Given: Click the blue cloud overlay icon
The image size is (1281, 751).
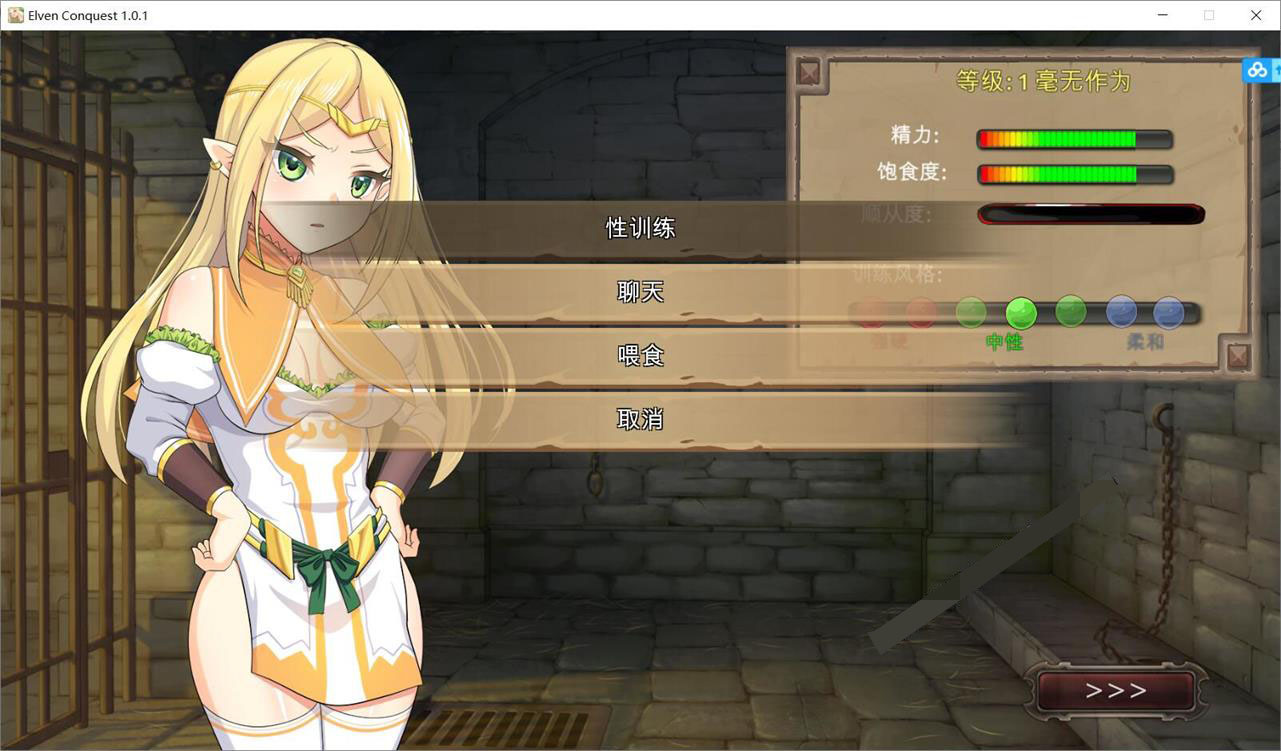Looking at the screenshot, I should click(1257, 70).
